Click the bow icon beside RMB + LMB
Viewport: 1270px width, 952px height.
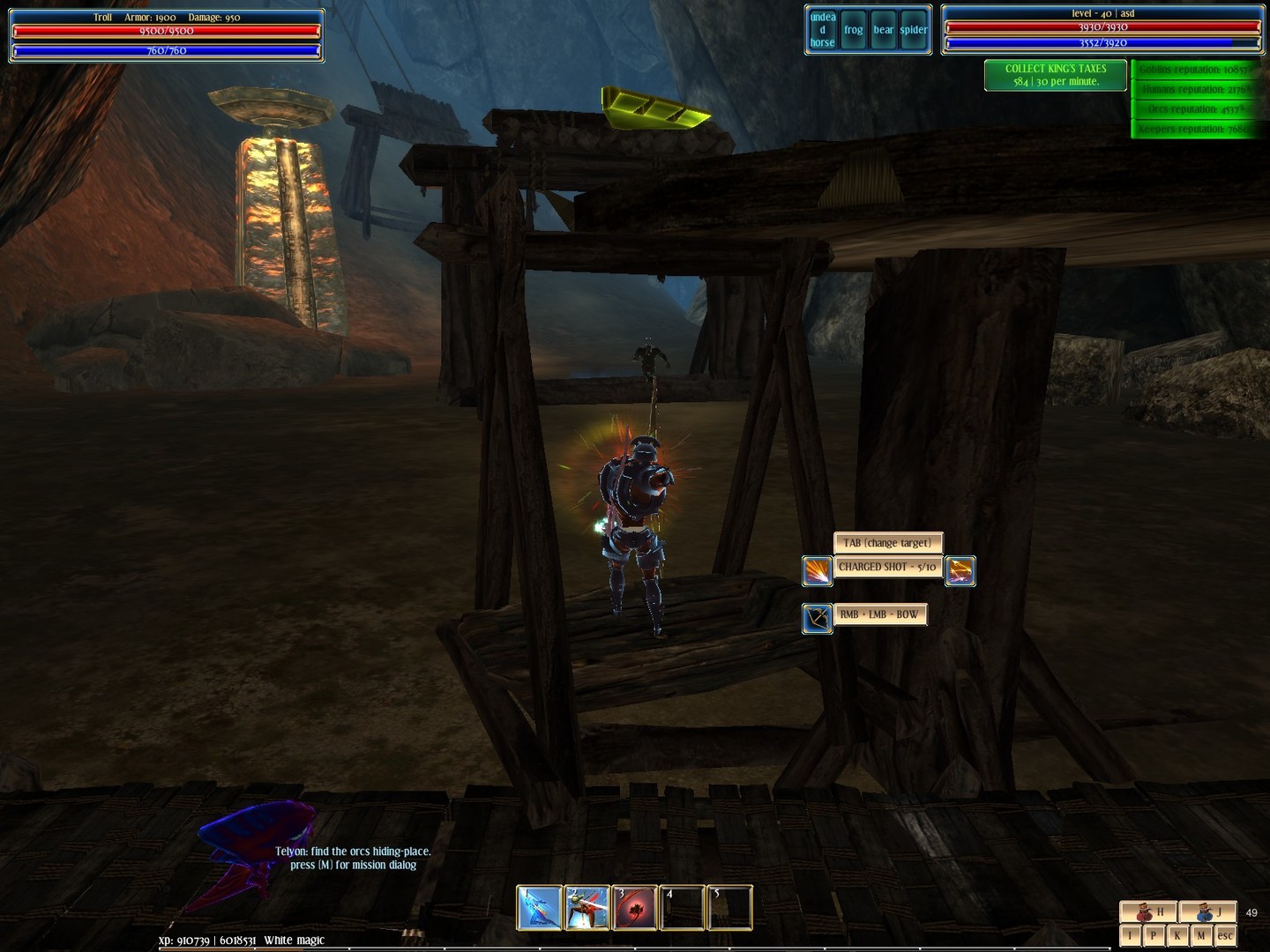point(818,614)
